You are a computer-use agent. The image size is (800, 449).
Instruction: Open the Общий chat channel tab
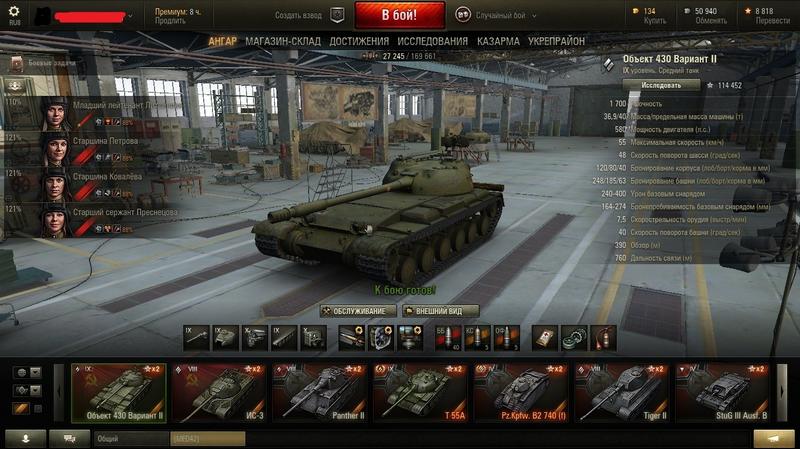pos(130,438)
